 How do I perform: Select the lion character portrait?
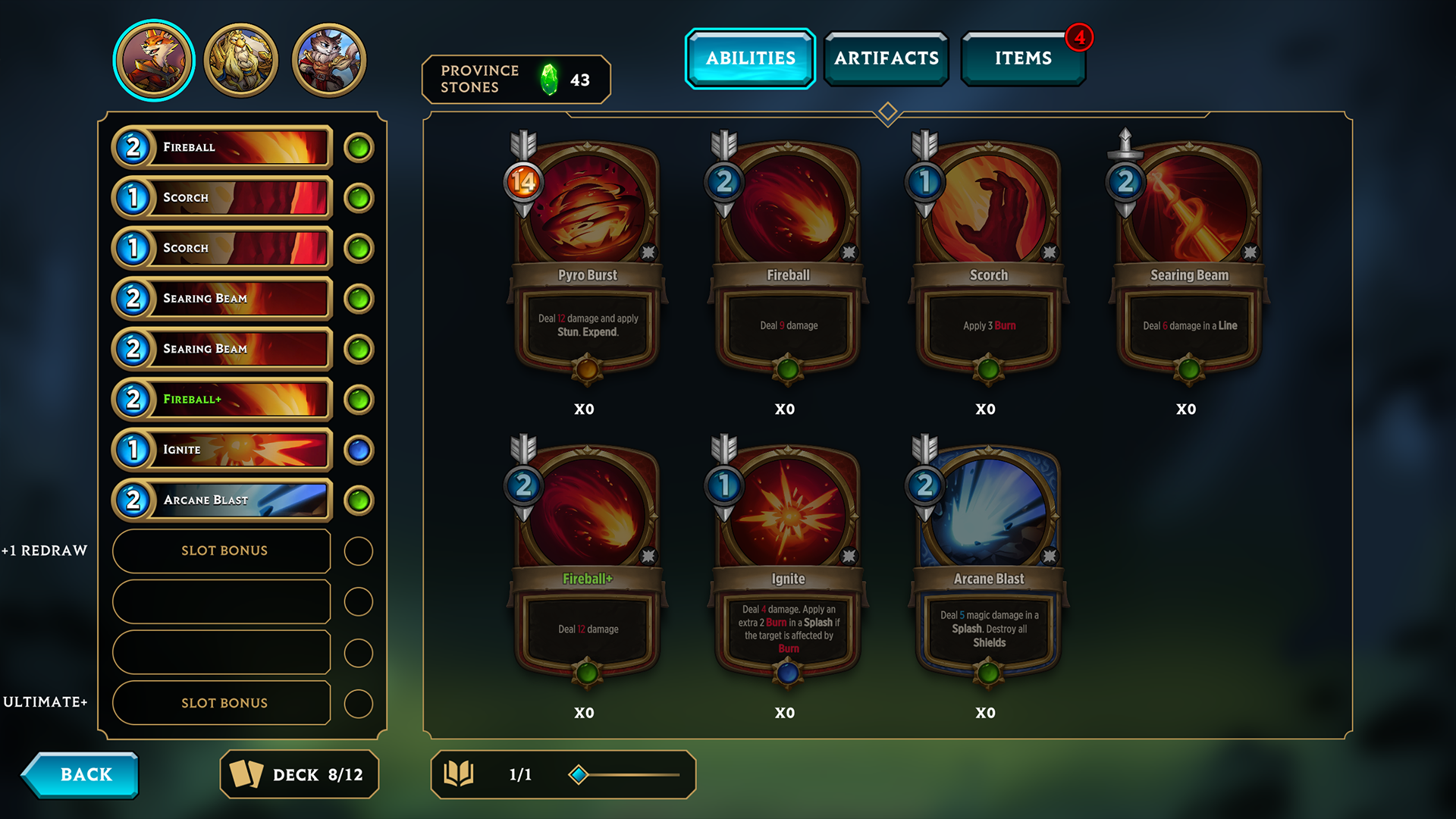point(241,57)
